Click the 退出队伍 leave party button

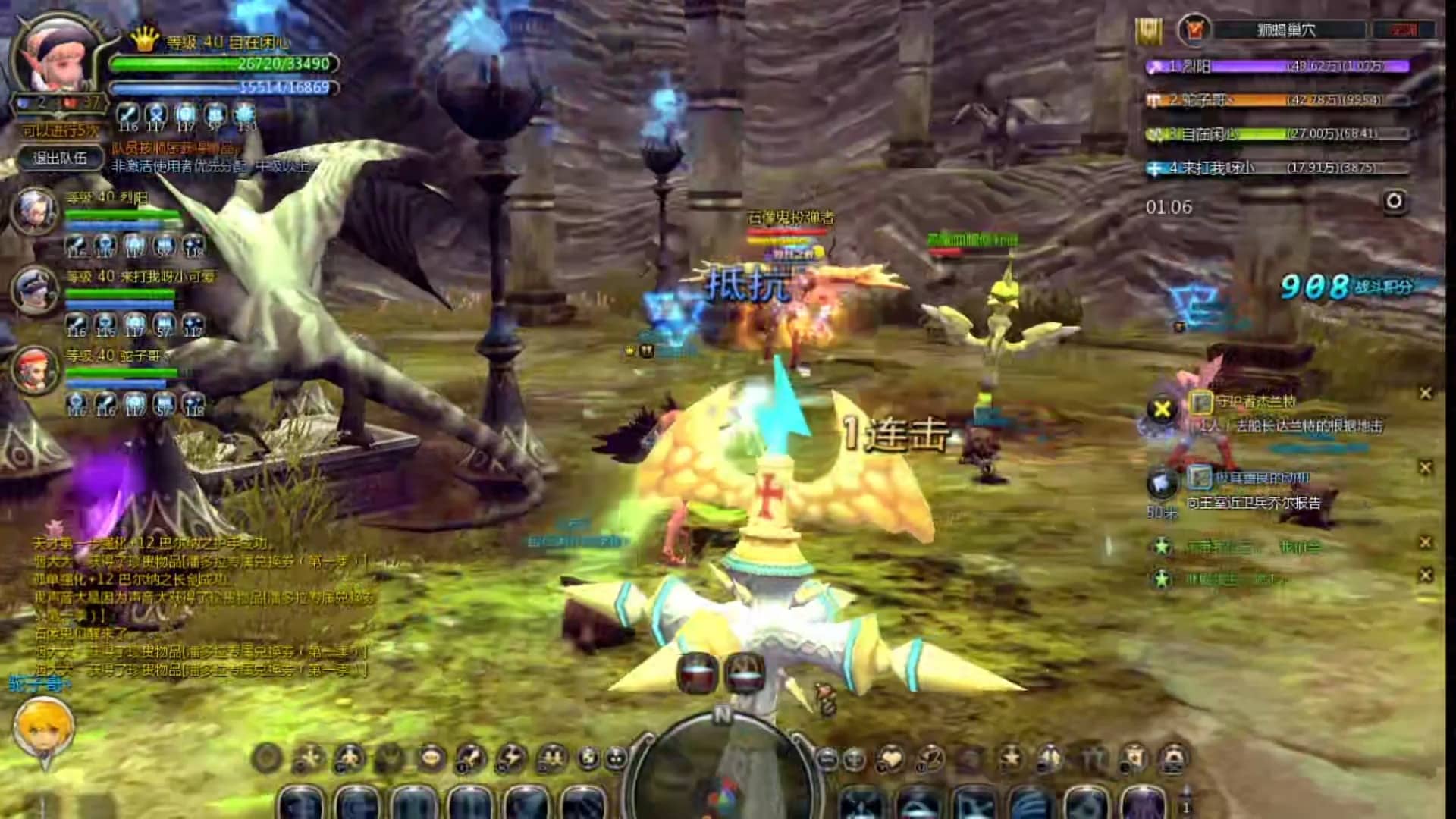[60, 158]
